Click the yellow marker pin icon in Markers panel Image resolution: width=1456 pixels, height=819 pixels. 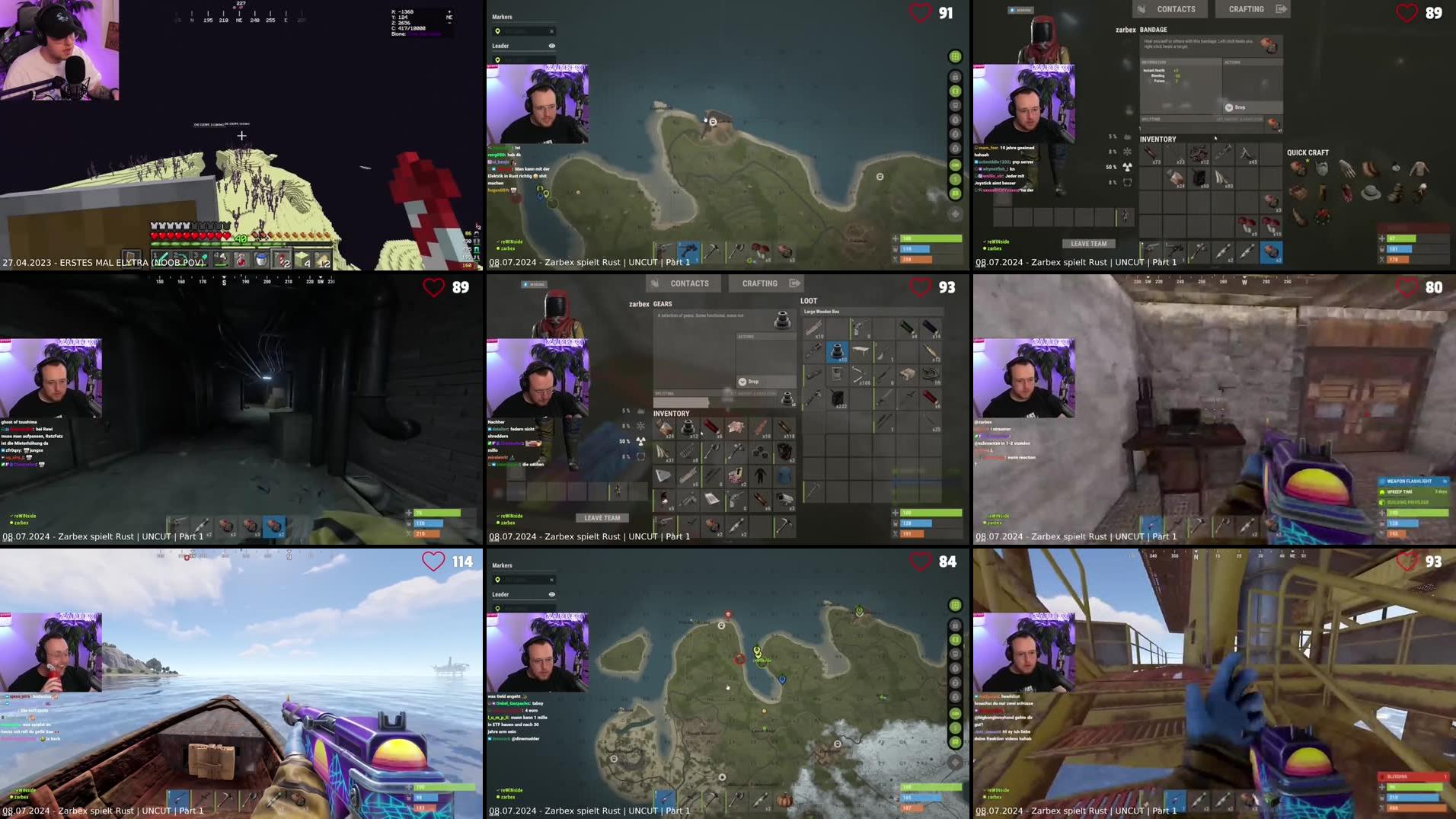(498, 31)
